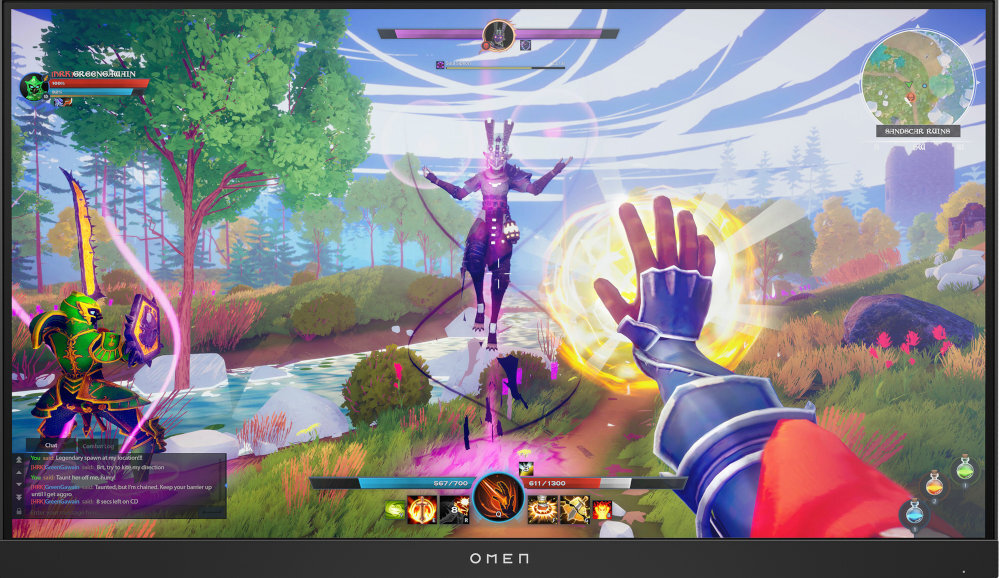
Task: Jump to bottom of chat history
Action: coord(18,496)
